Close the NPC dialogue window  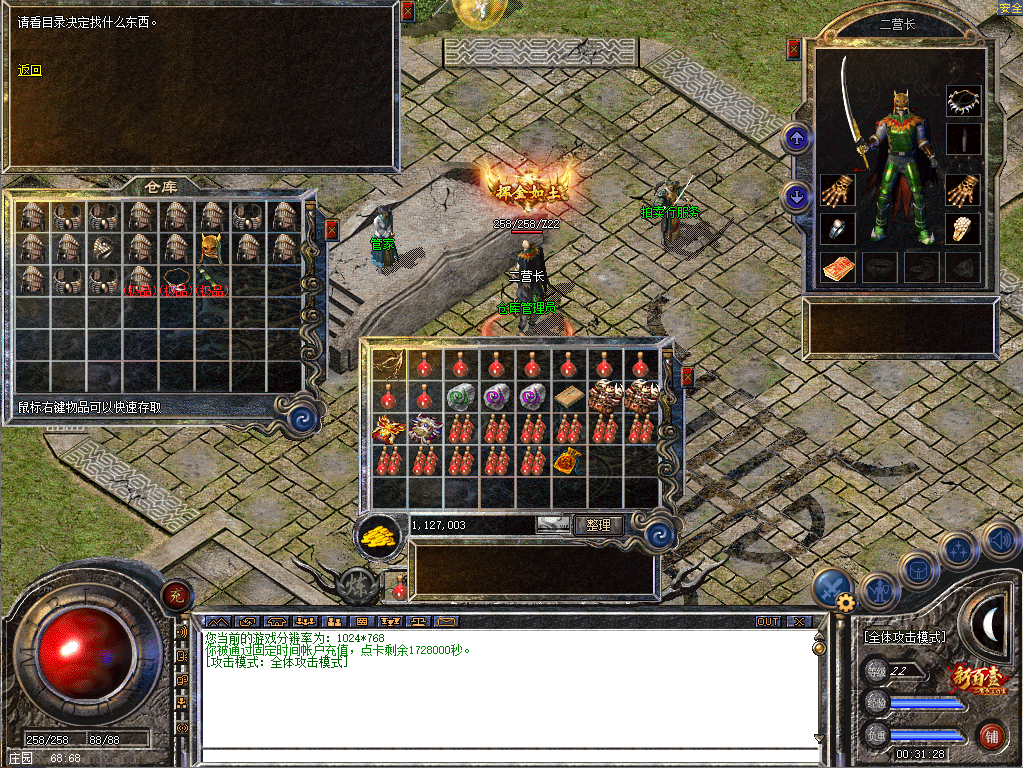coord(407,12)
